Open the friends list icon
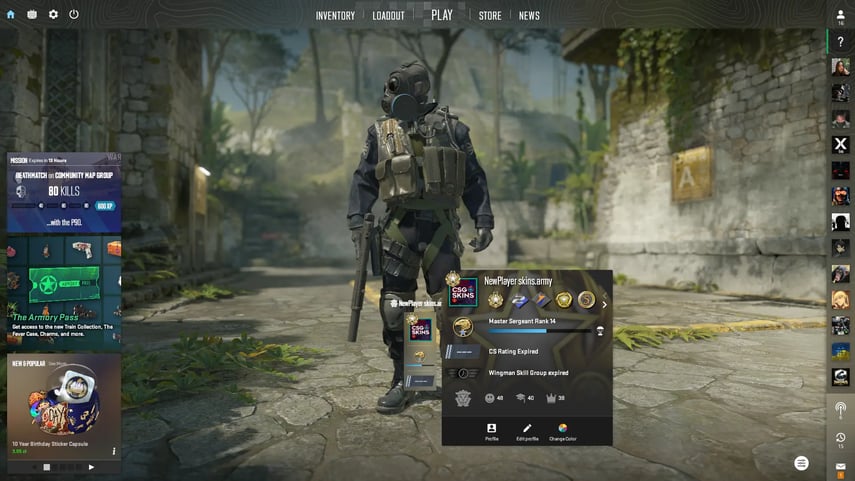Image resolution: width=855 pixels, height=481 pixels. pos(841,15)
